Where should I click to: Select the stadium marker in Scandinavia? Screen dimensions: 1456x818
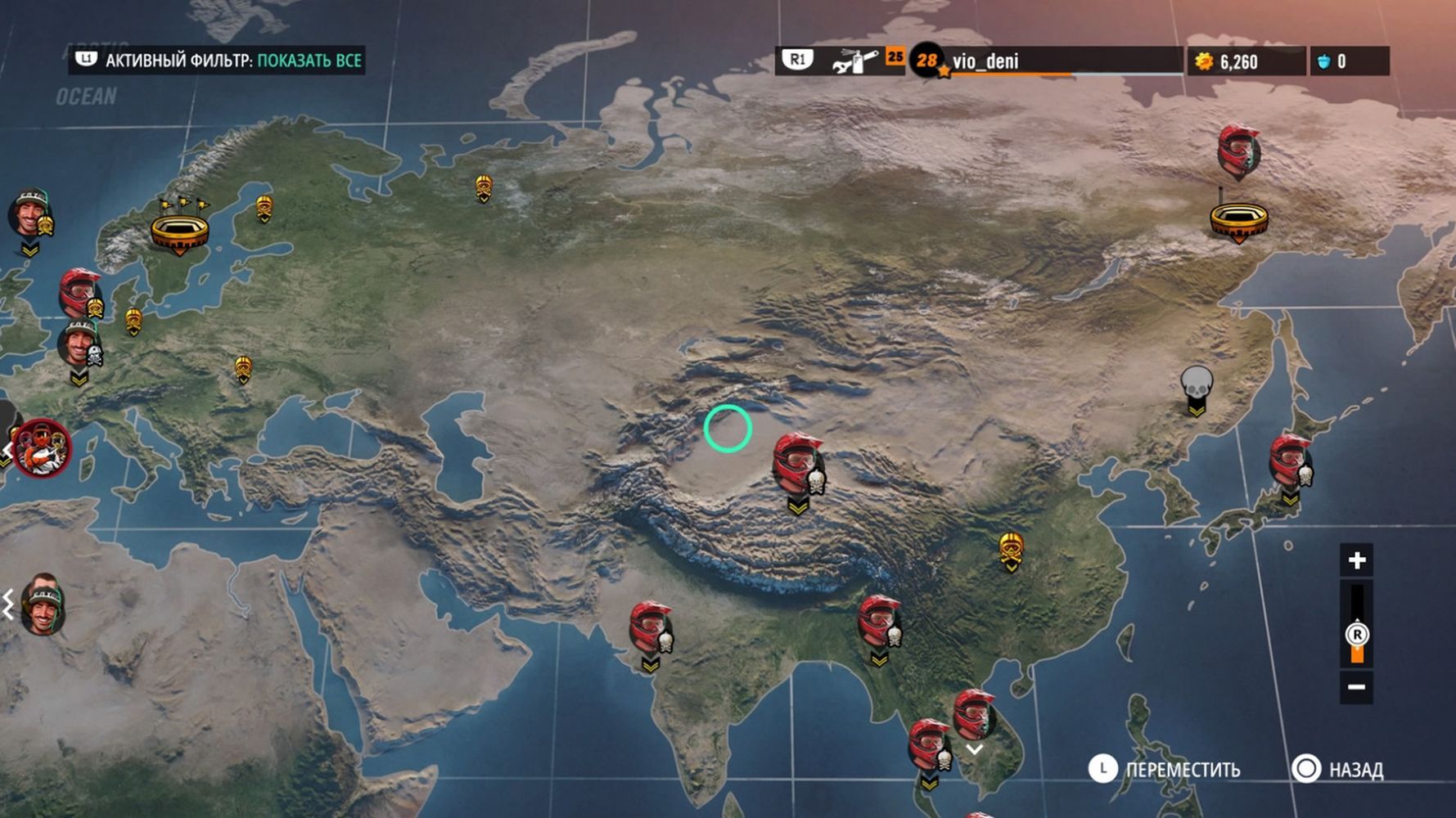pos(179,229)
